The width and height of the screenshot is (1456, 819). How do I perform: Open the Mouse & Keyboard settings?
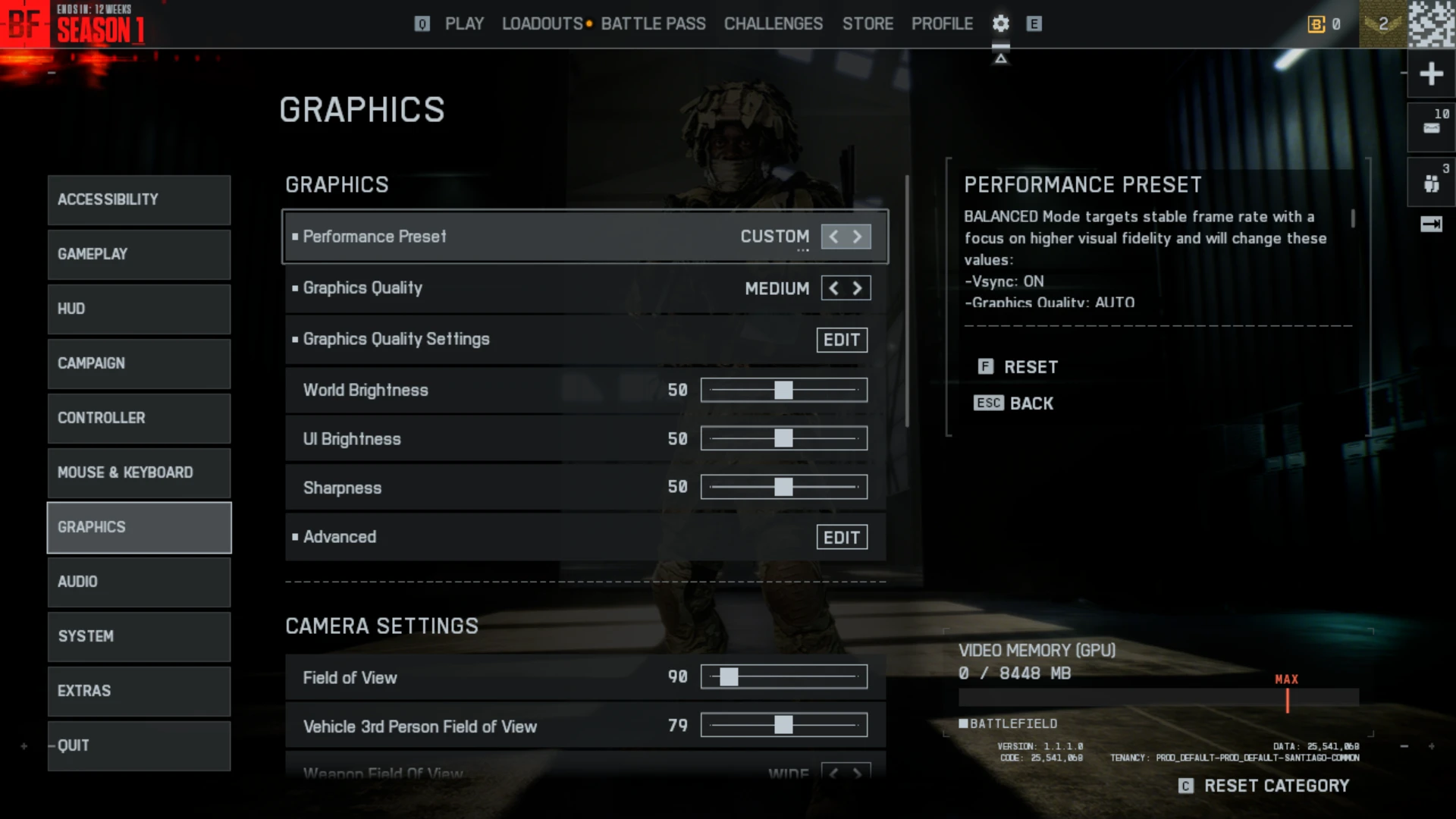139,472
